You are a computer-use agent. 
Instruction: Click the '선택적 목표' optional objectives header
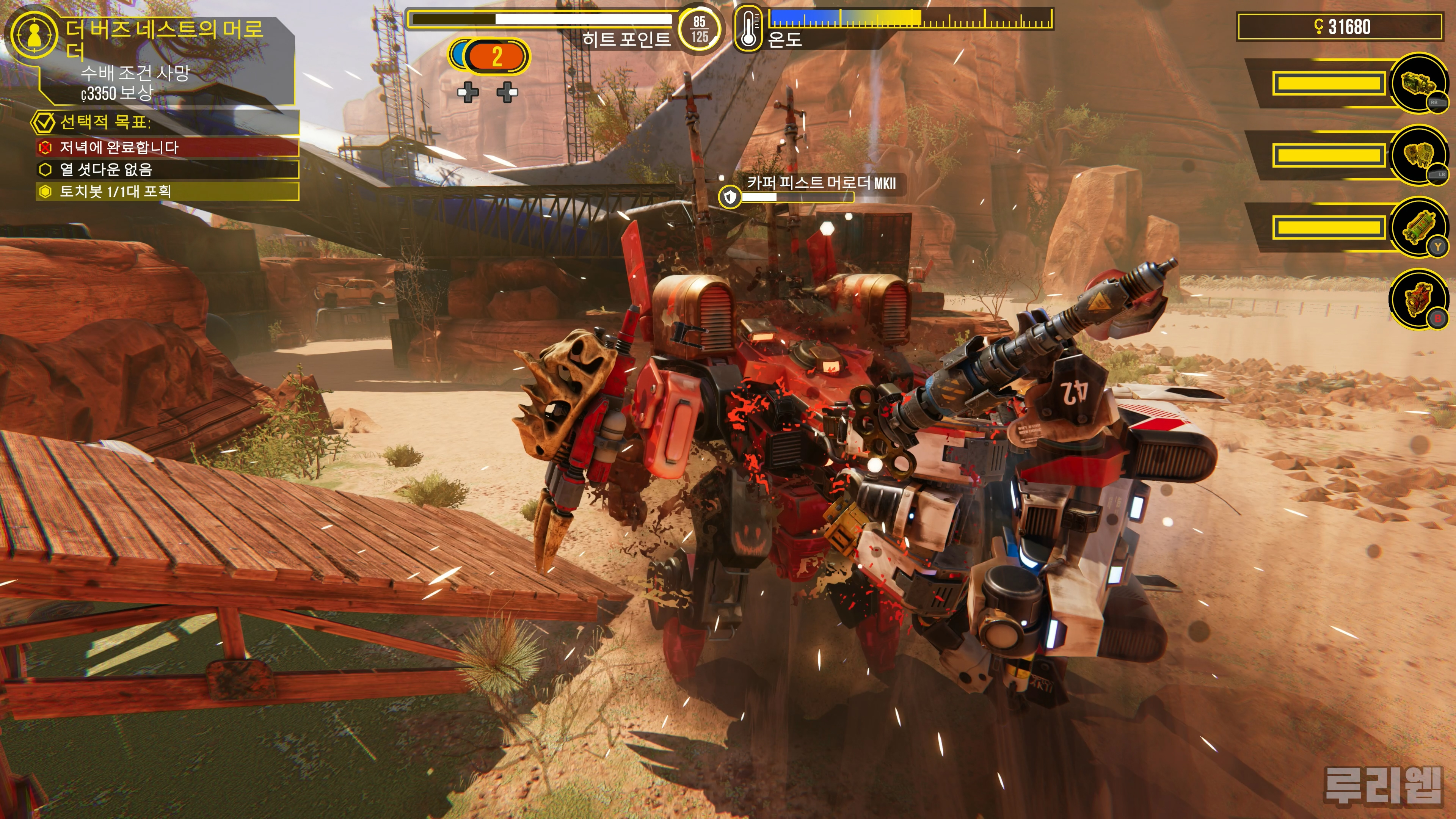coord(164,121)
